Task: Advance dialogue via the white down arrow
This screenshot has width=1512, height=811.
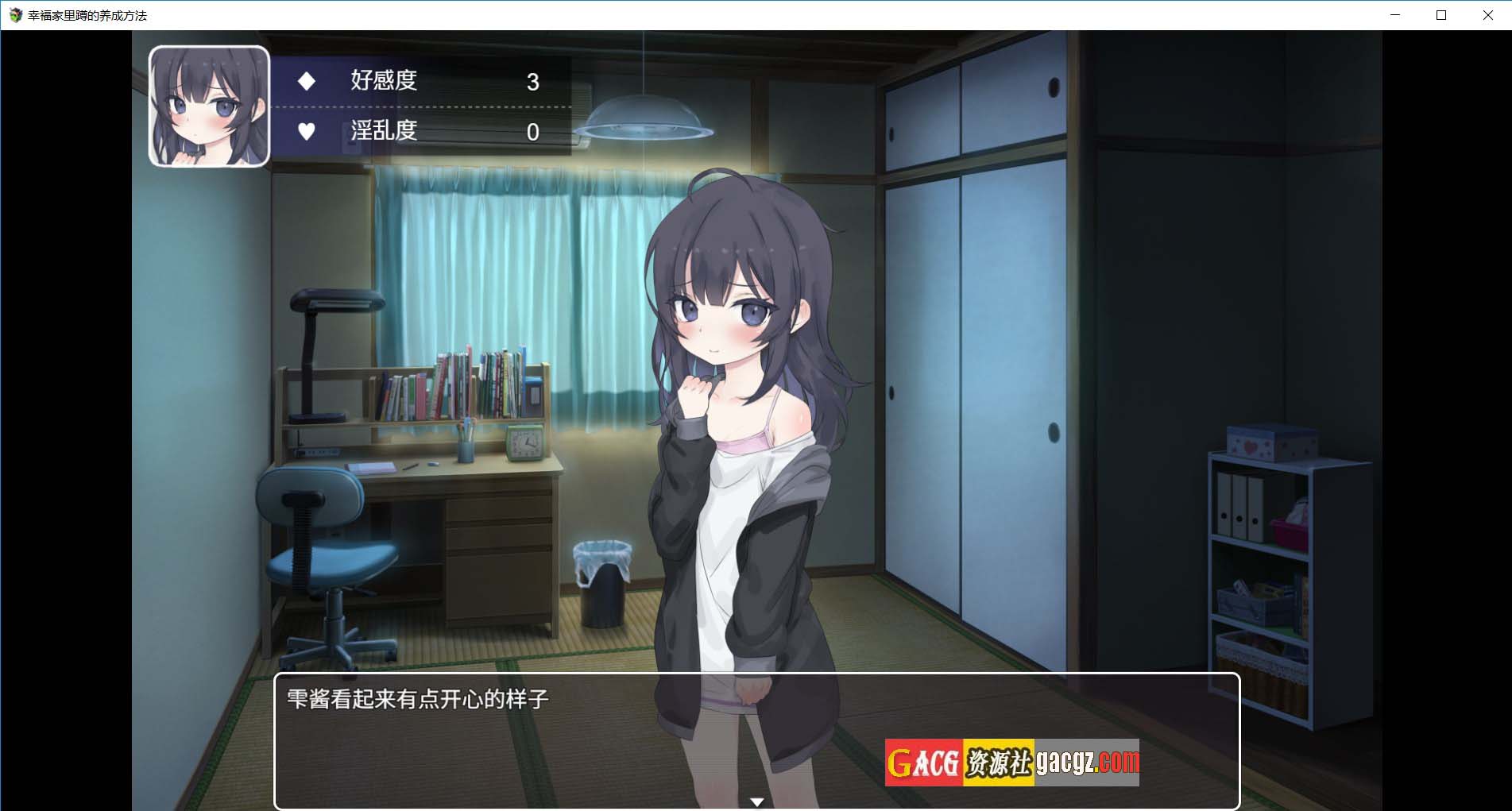Action: point(756,802)
